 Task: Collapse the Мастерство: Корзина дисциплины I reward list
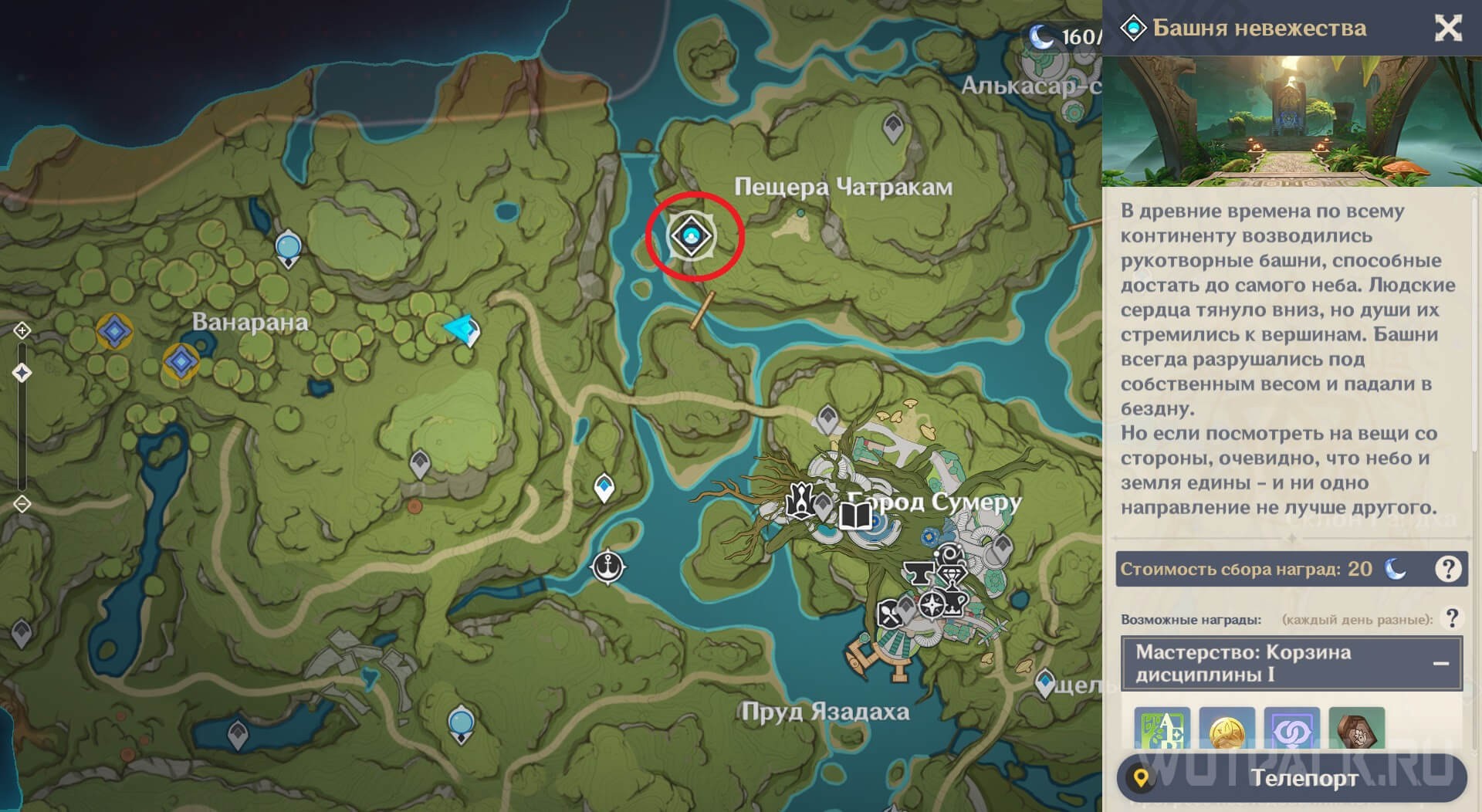[1440, 663]
